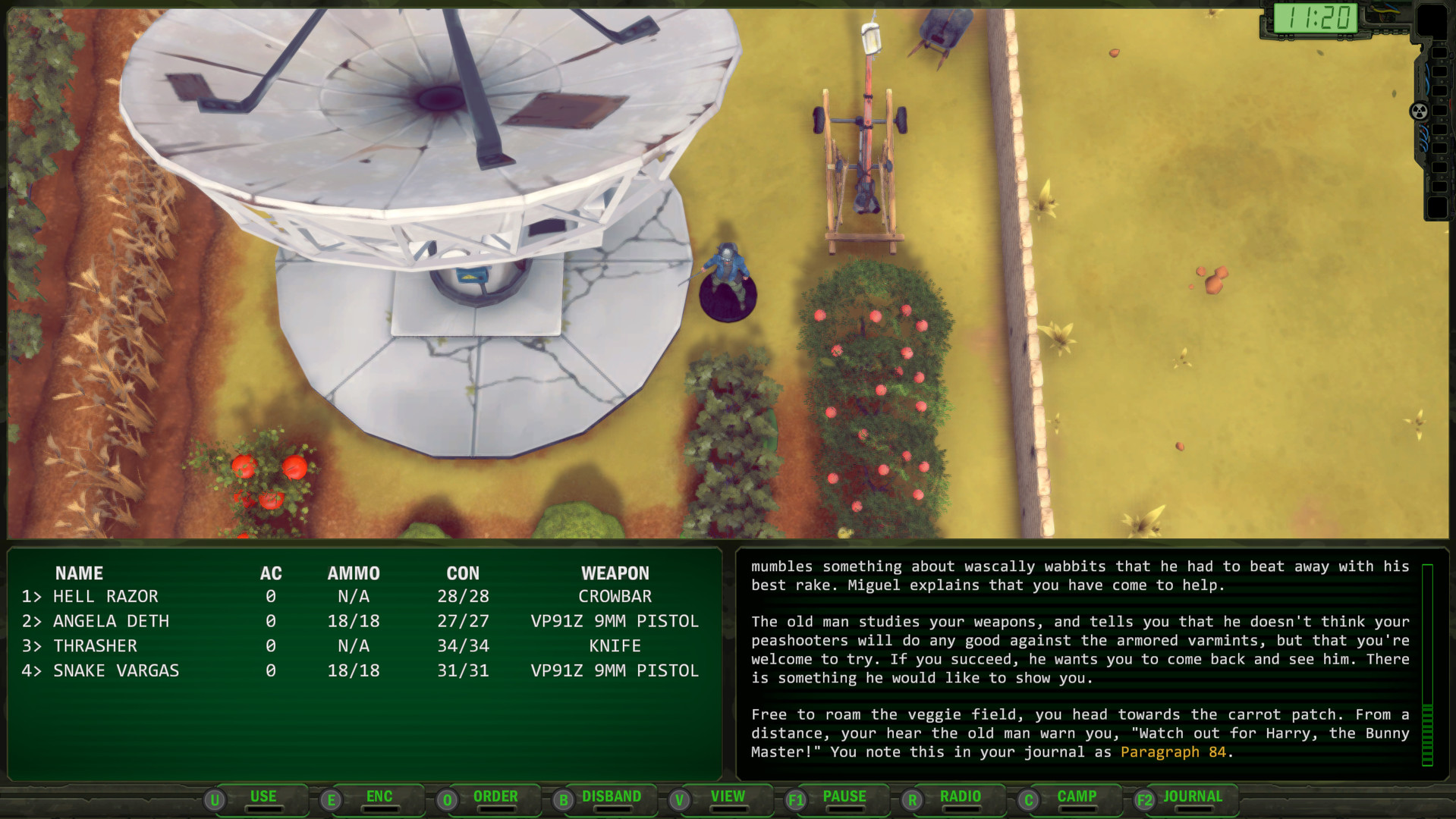
Task: Click the C key icon beside CAMP
Action: click(x=1028, y=799)
